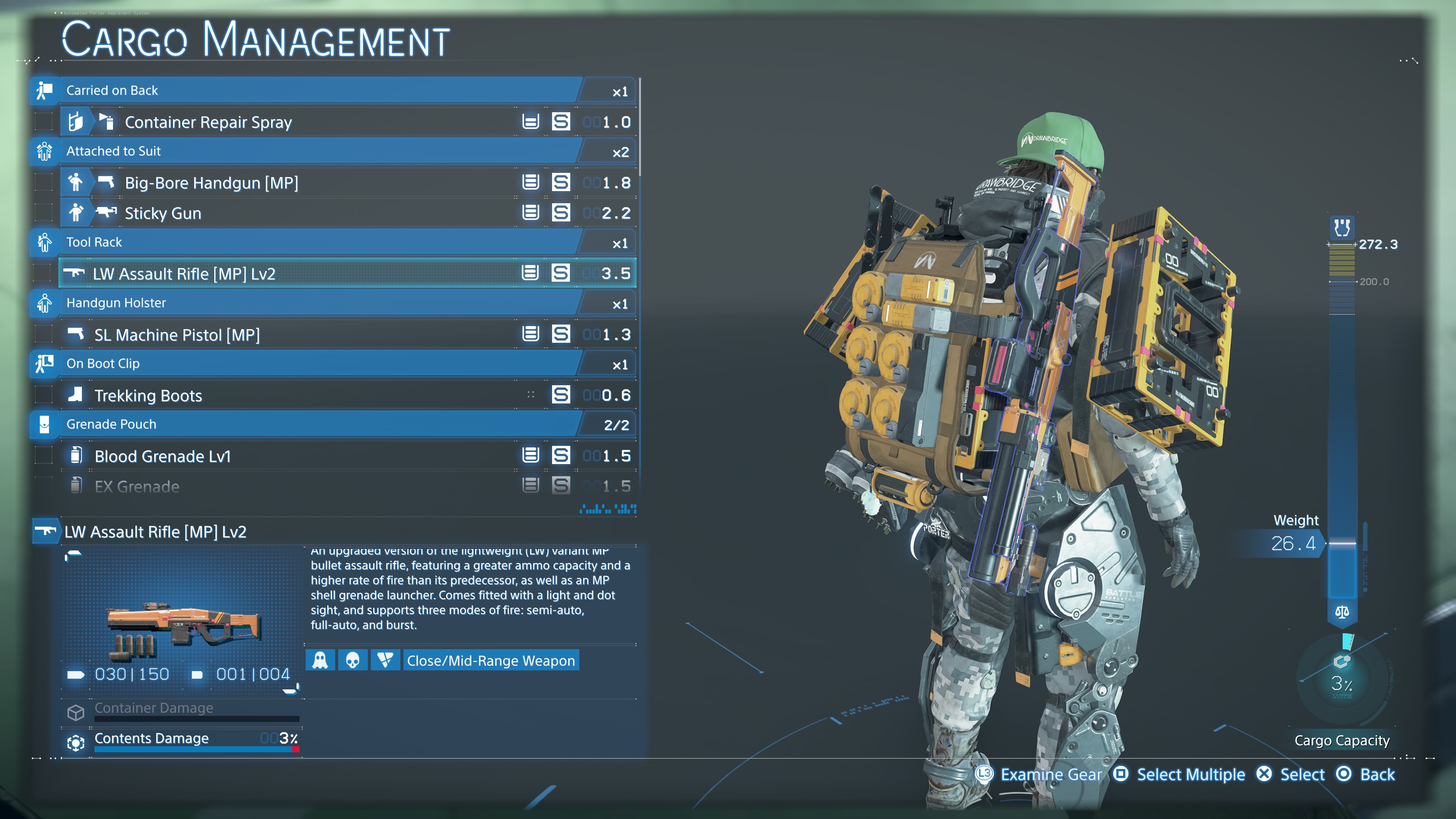Select the EX Grenade entry
Image resolution: width=1456 pixels, height=819 pixels.
[x=137, y=486]
